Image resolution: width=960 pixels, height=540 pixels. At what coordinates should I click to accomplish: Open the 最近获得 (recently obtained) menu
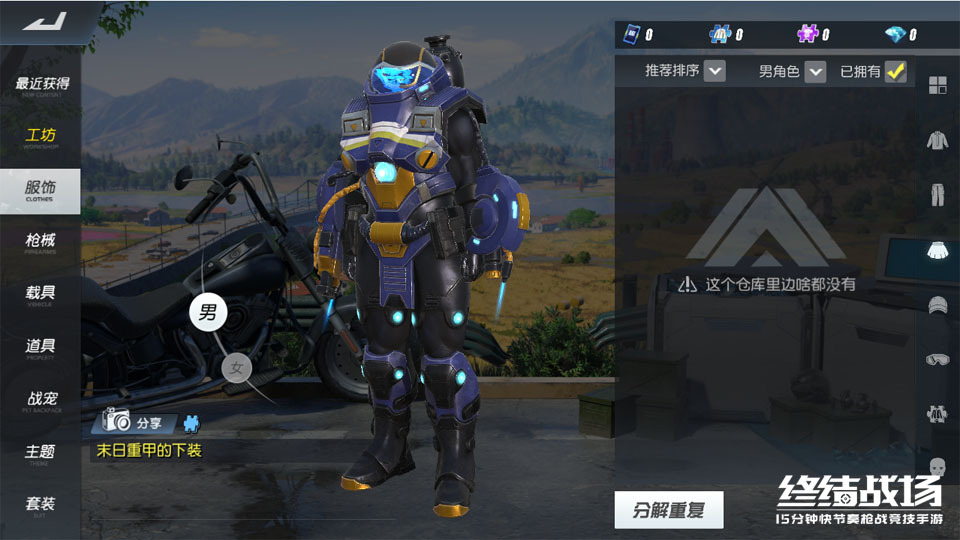point(41,85)
